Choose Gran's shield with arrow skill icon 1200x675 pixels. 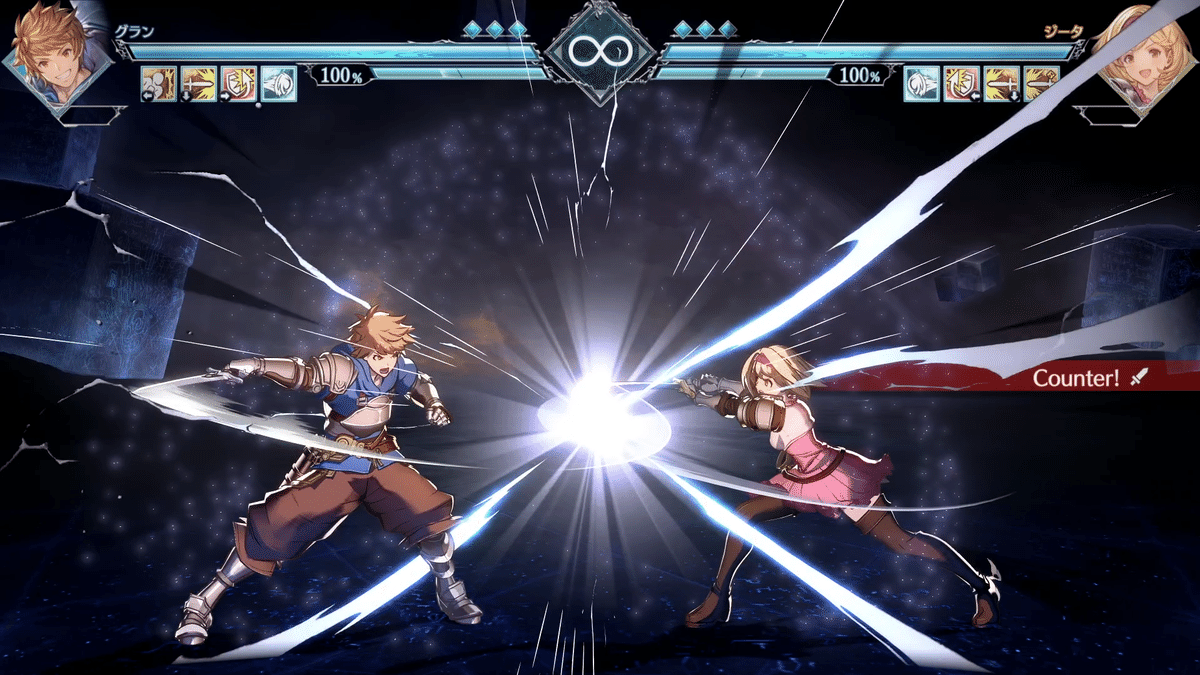pyautogui.click(x=239, y=83)
